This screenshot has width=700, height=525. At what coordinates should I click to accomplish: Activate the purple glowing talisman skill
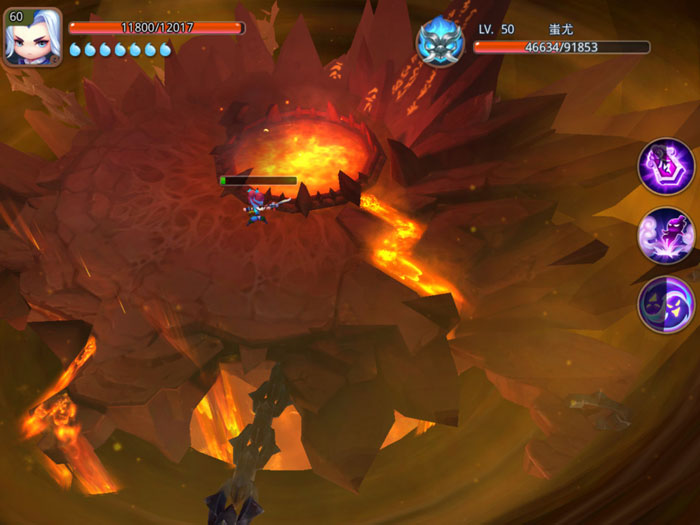(666, 166)
